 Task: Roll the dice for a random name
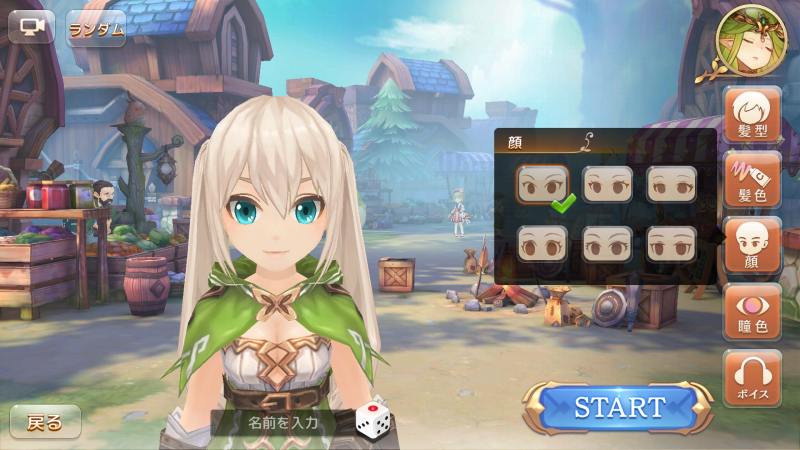370,421
